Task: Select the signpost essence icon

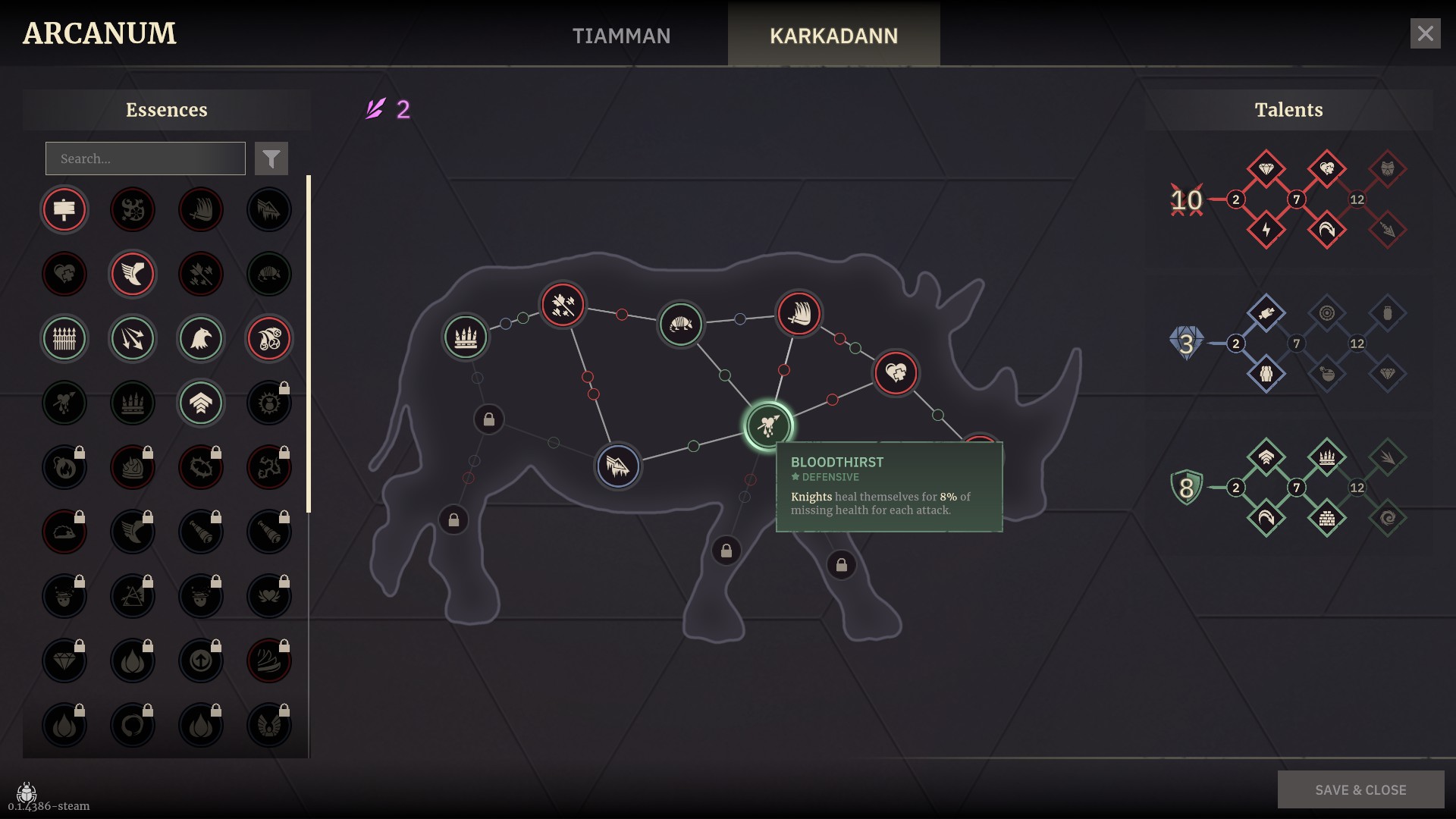Action: [64, 209]
